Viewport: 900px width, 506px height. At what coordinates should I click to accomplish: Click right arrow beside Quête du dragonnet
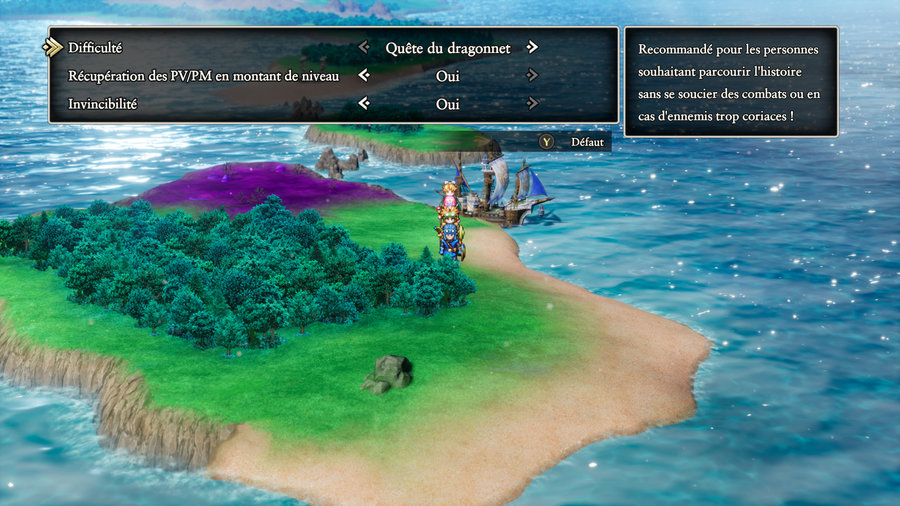pos(532,47)
